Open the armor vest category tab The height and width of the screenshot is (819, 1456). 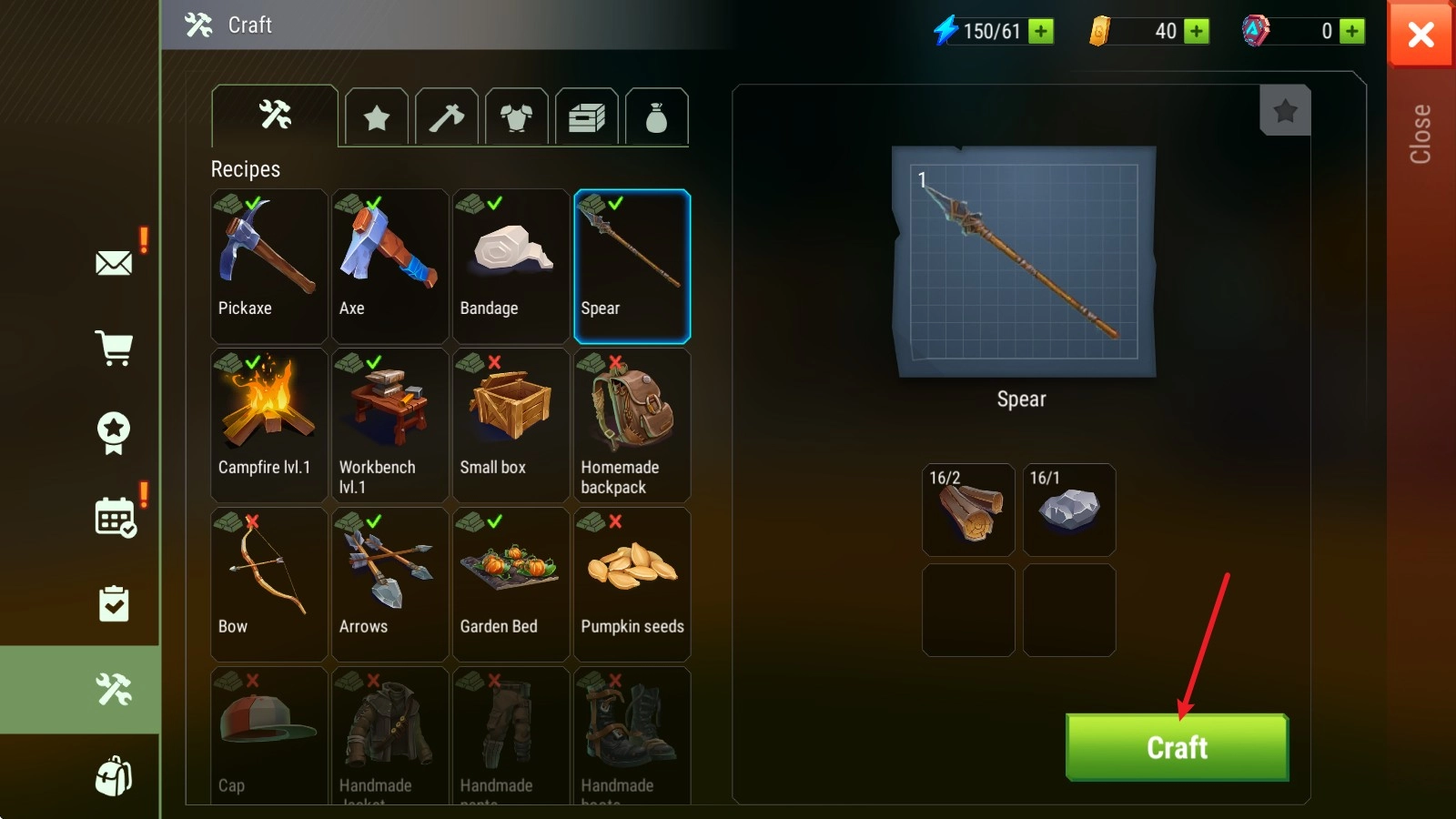[x=517, y=117]
